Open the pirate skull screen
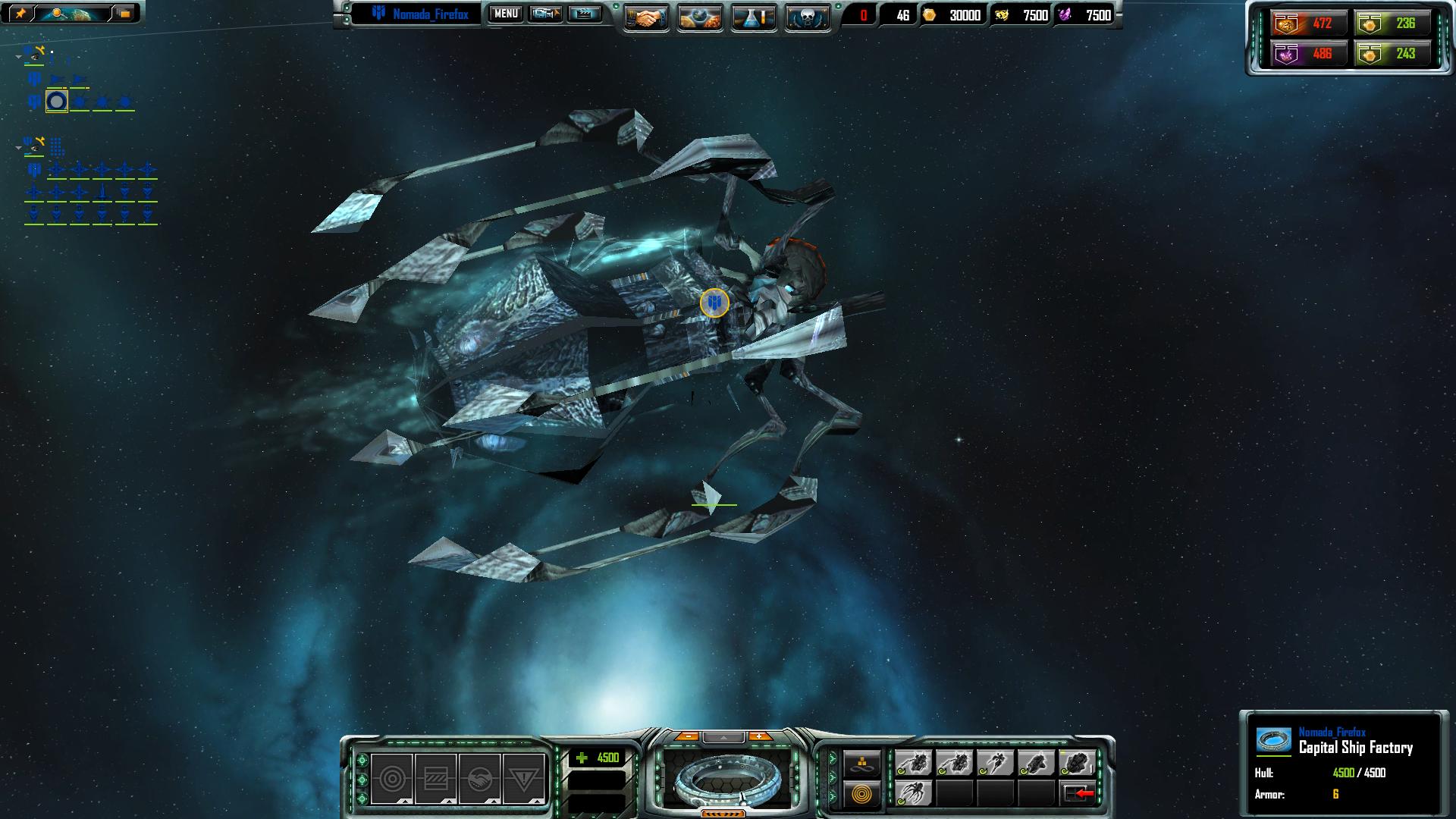1456x819 pixels. pyautogui.click(x=807, y=17)
